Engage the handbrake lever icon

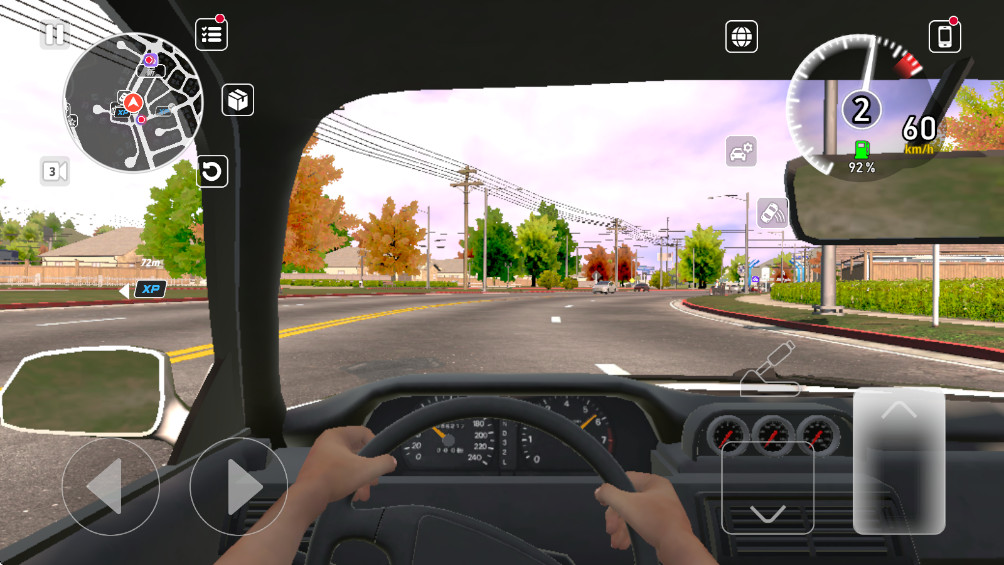(768, 368)
